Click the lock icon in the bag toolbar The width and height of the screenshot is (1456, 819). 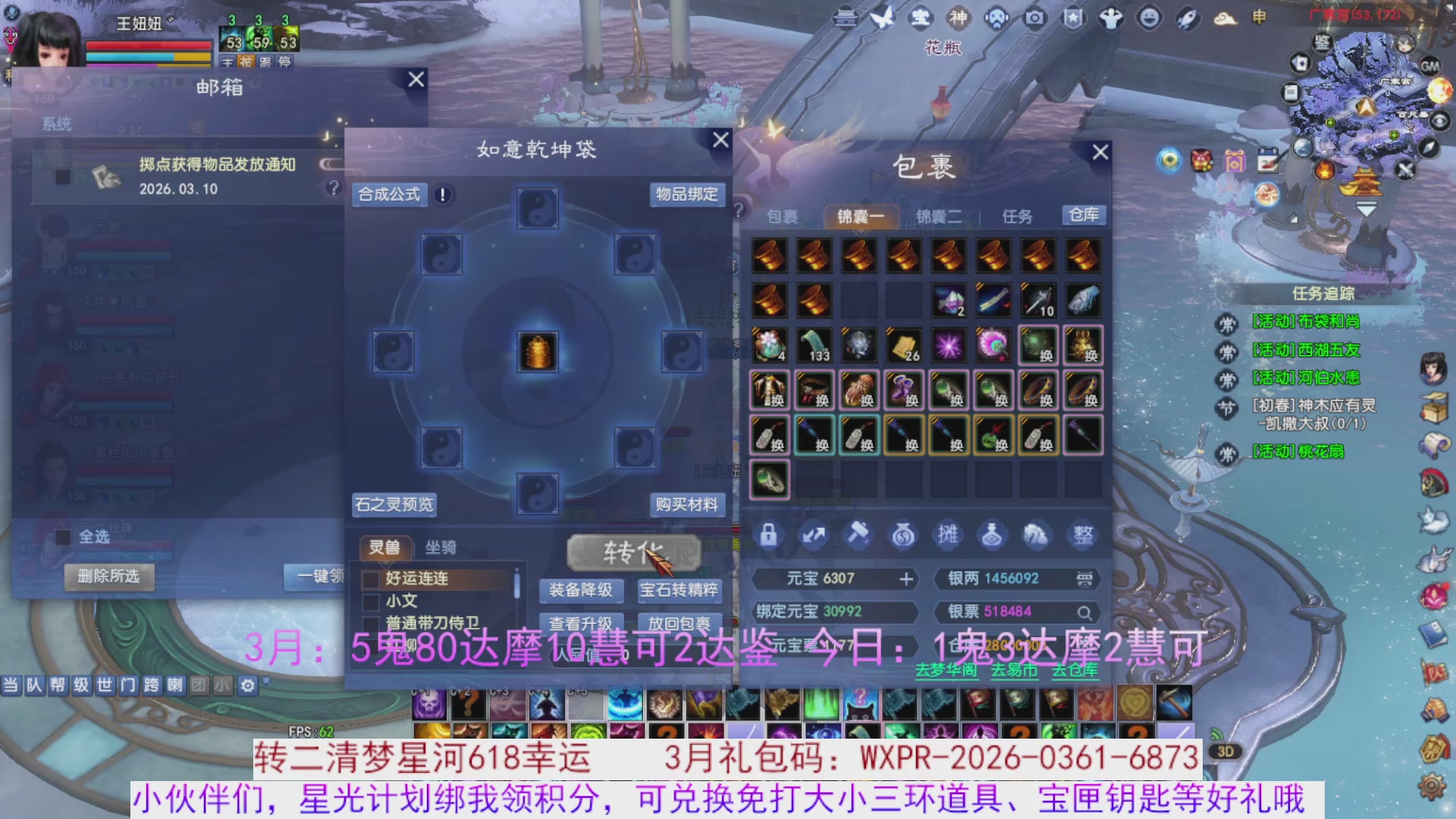pos(768,535)
